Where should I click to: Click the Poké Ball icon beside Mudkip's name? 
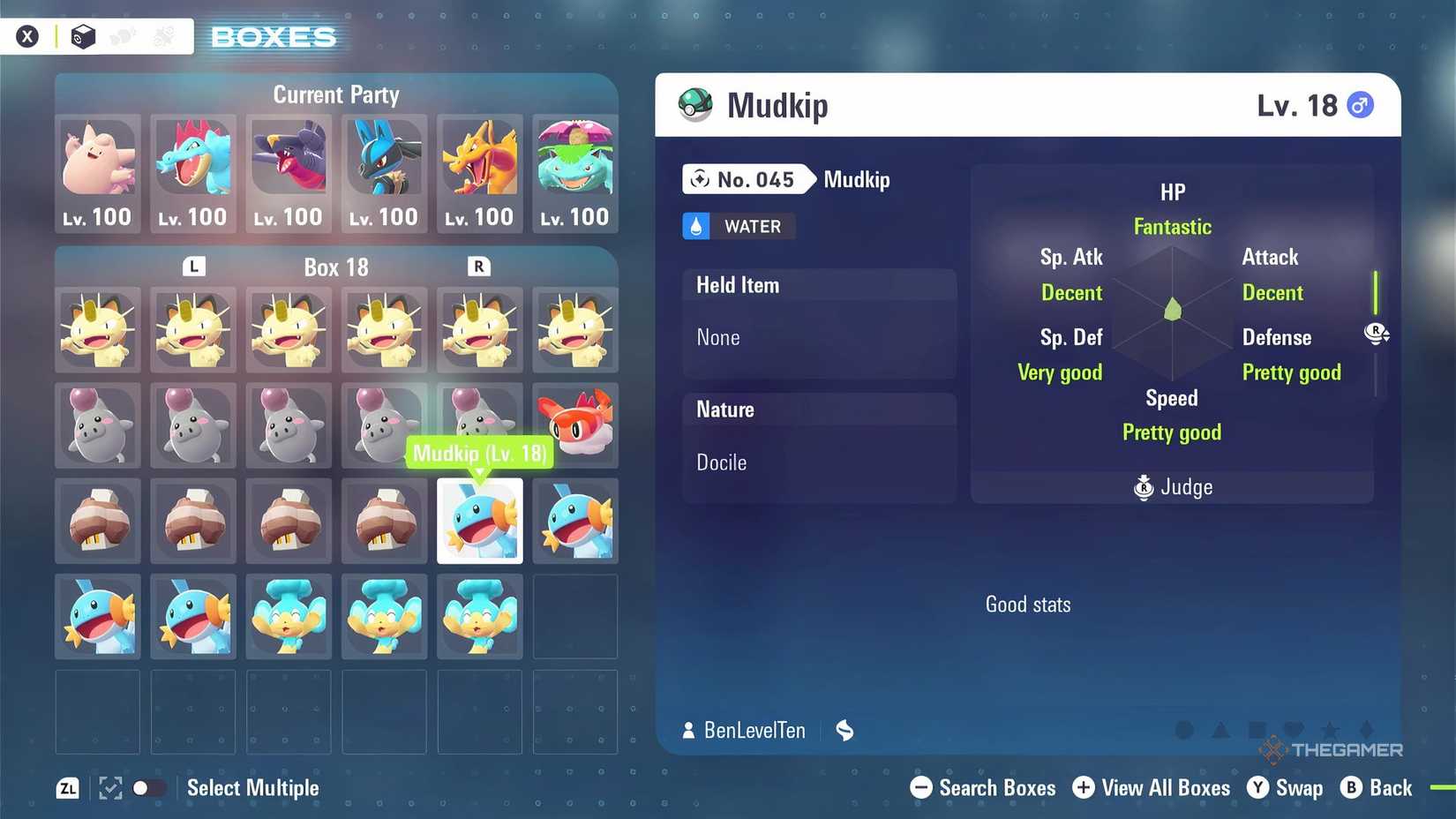(x=694, y=104)
